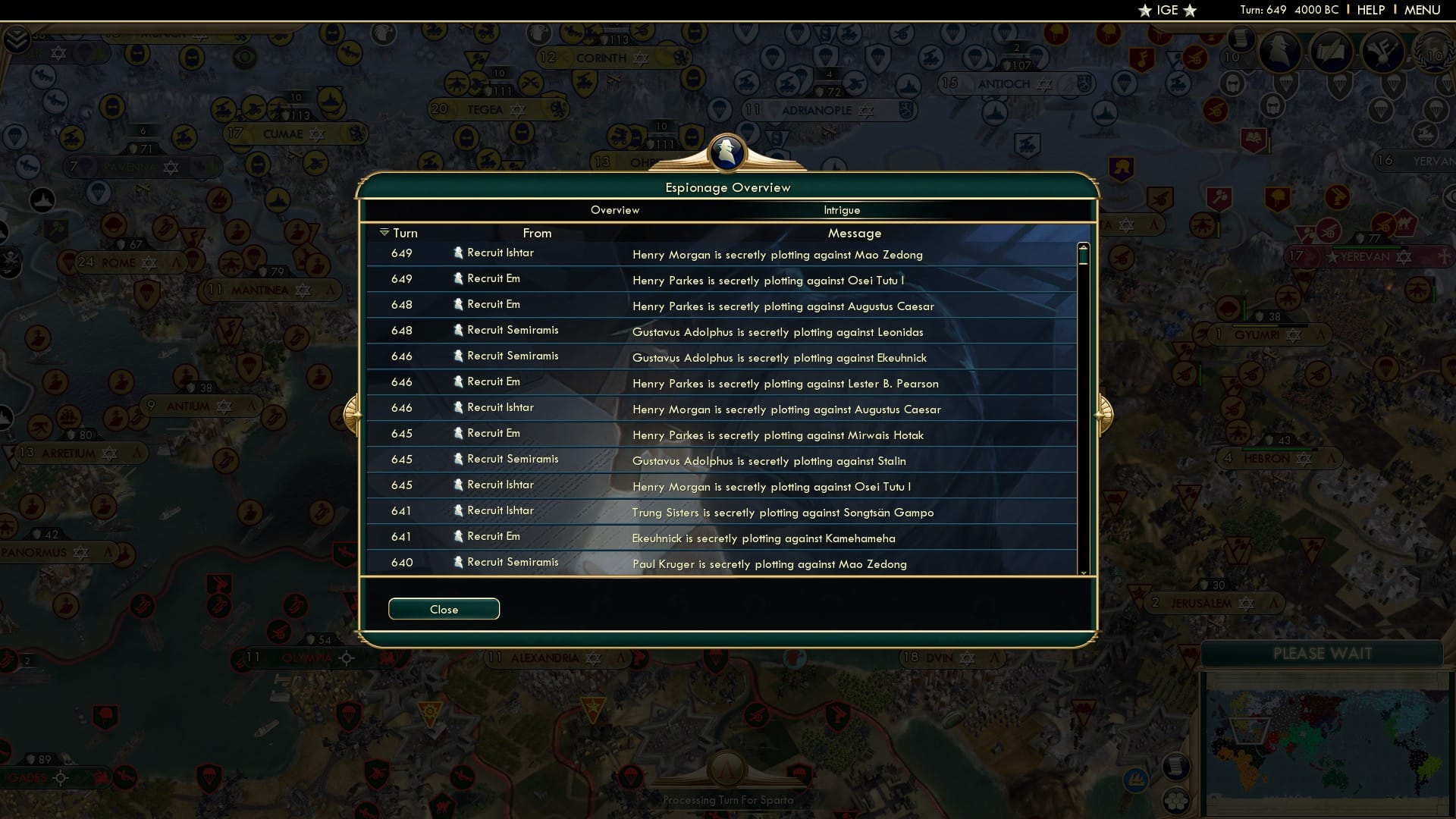This screenshot has width=1456, height=819.
Task: Click the spy icon beside Recruit Em on turn 641
Action: (458, 536)
